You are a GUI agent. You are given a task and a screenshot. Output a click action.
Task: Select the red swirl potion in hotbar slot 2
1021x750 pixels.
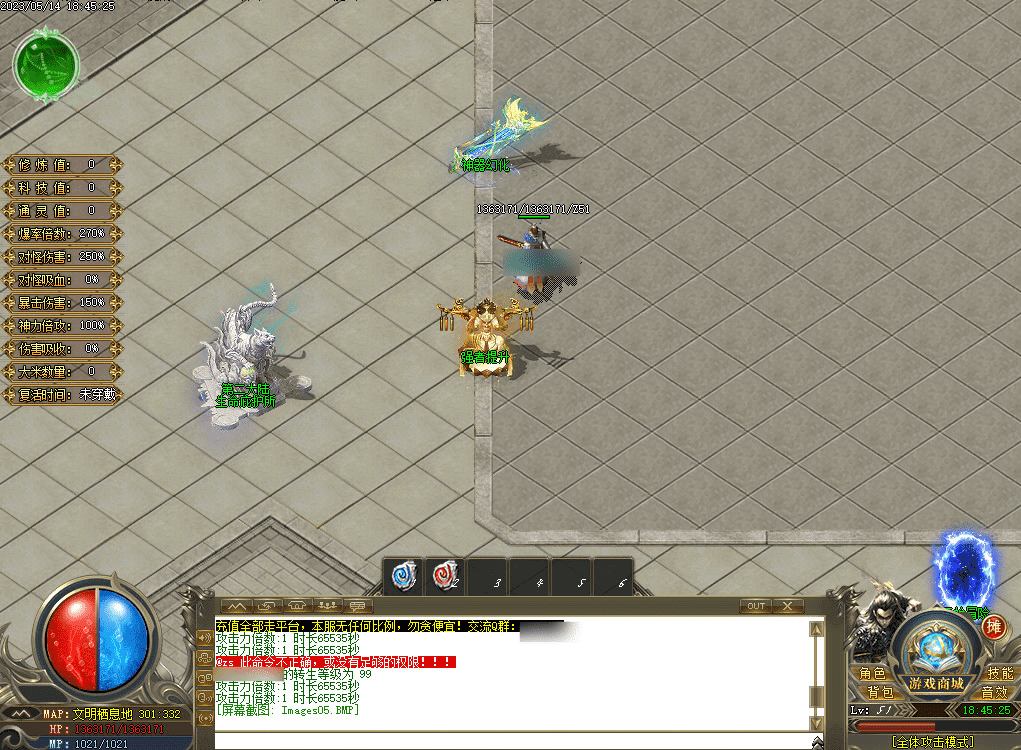tap(446, 576)
